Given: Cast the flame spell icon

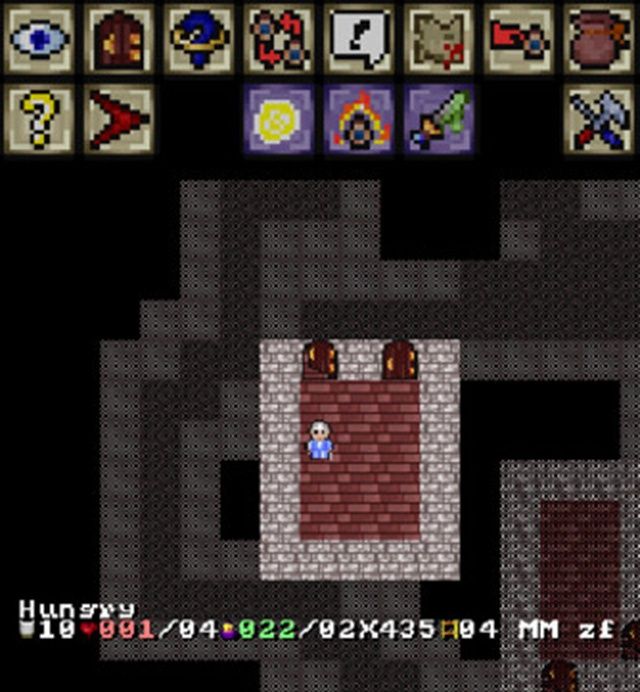Looking at the screenshot, I should 359,119.
